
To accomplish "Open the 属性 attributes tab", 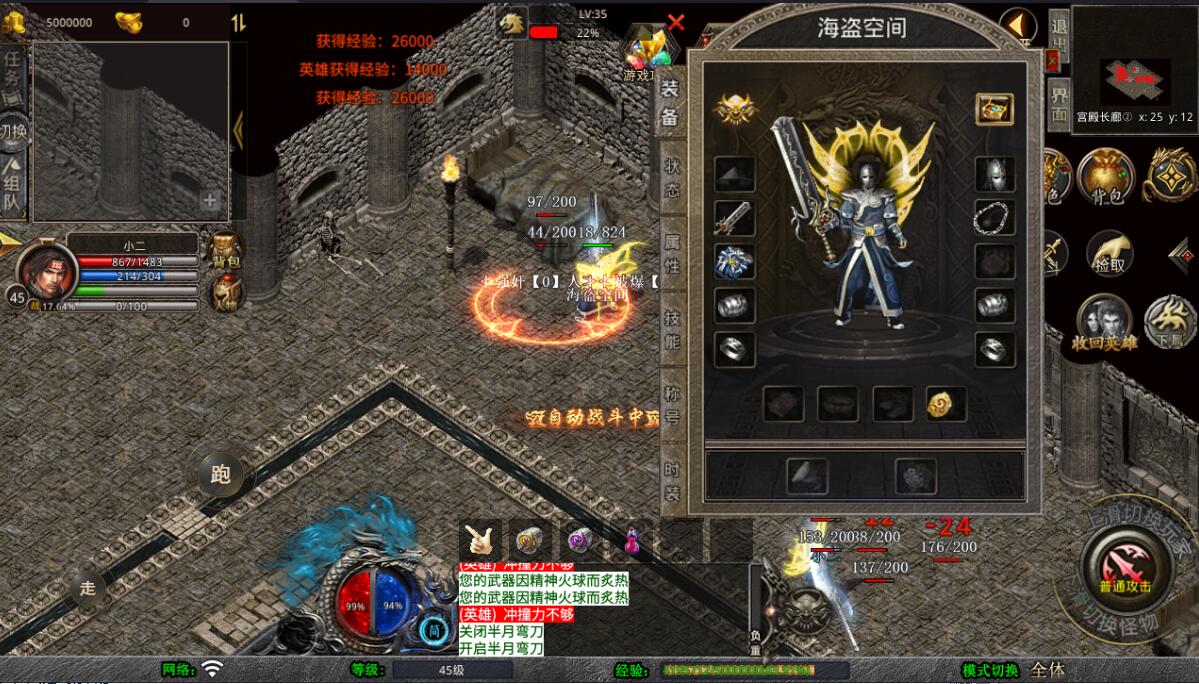I will pos(671,253).
